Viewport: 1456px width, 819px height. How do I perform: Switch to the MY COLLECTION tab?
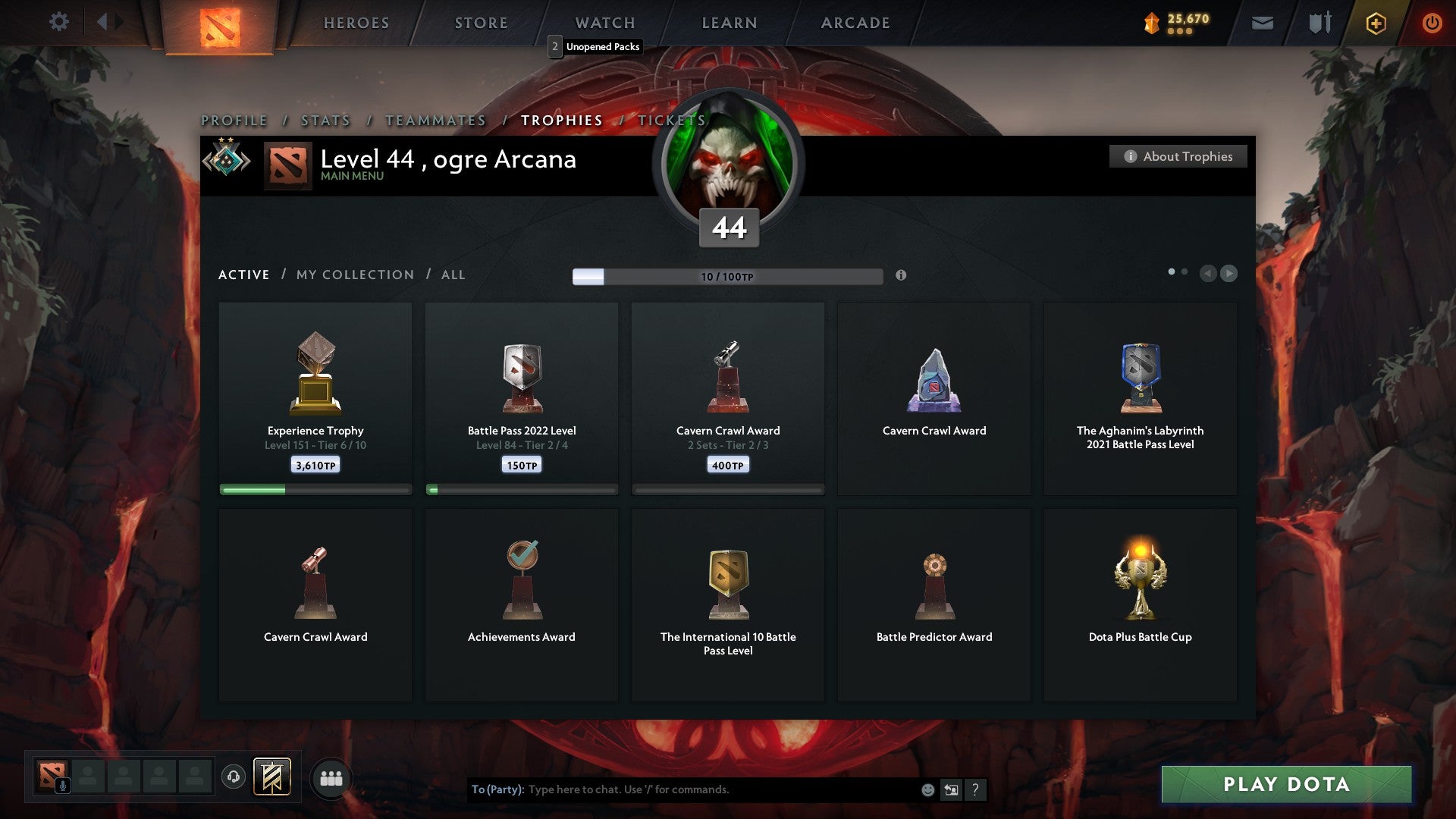point(354,275)
